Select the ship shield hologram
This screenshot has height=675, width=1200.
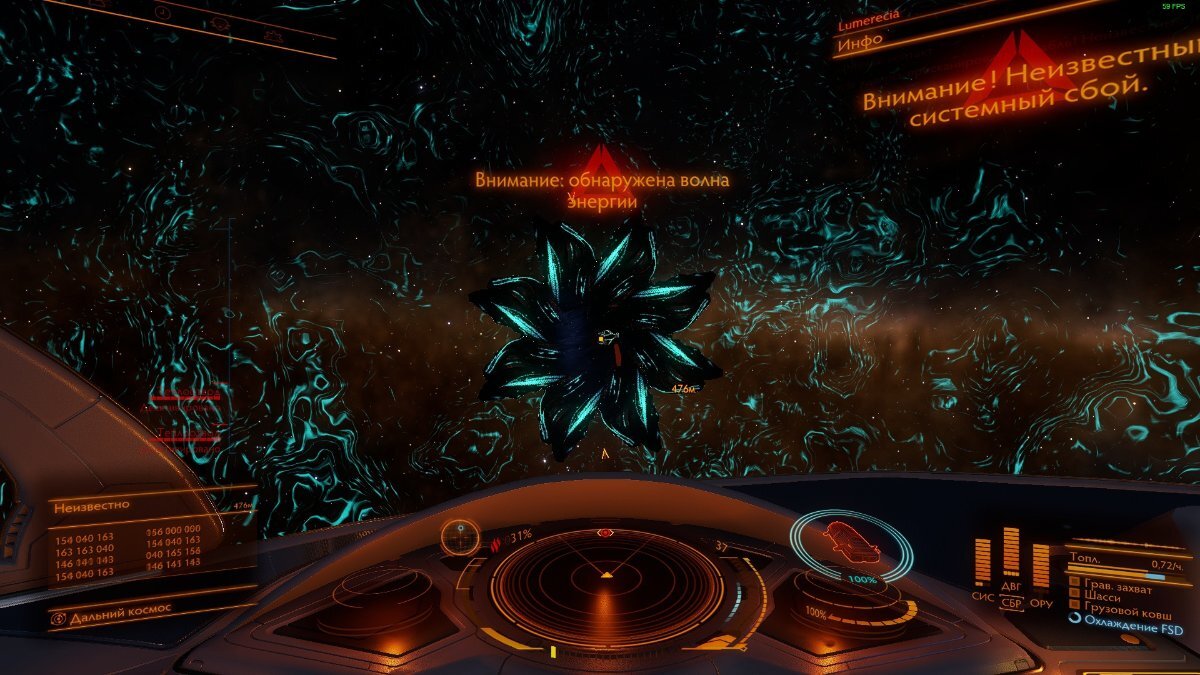pos(850,546)
